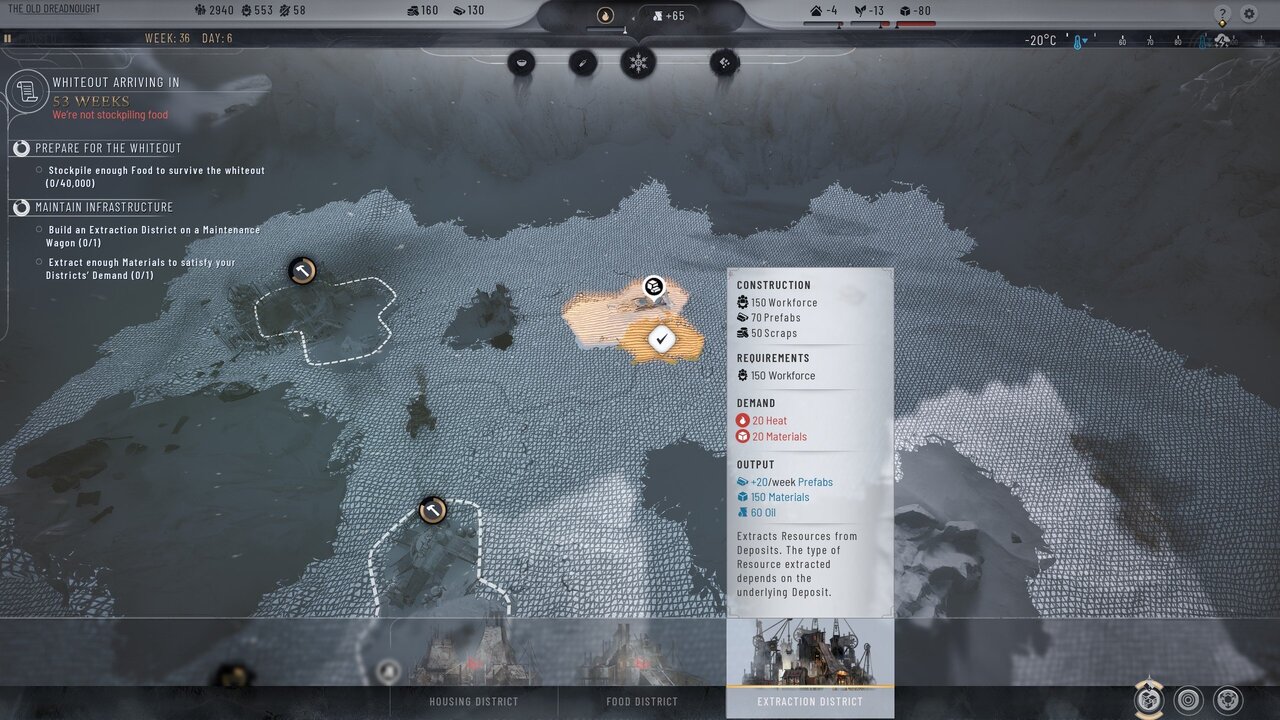Select the hammer marker on the lower district
Viewport: 1280px width, 720px height.
click(x=432, y=510)
